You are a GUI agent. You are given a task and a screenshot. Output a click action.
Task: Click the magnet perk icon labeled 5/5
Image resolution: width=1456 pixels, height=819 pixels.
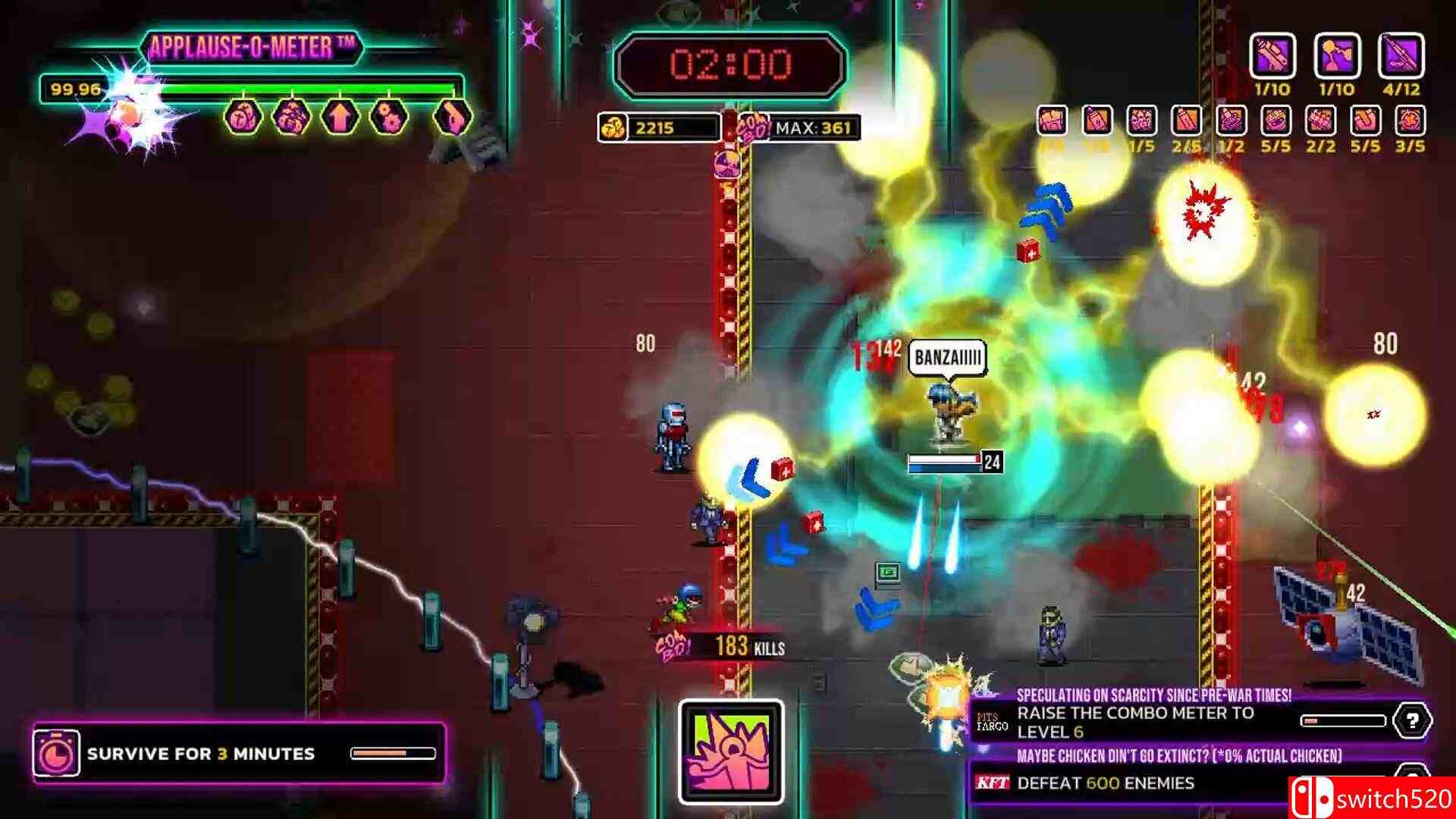coord(1365,120)
